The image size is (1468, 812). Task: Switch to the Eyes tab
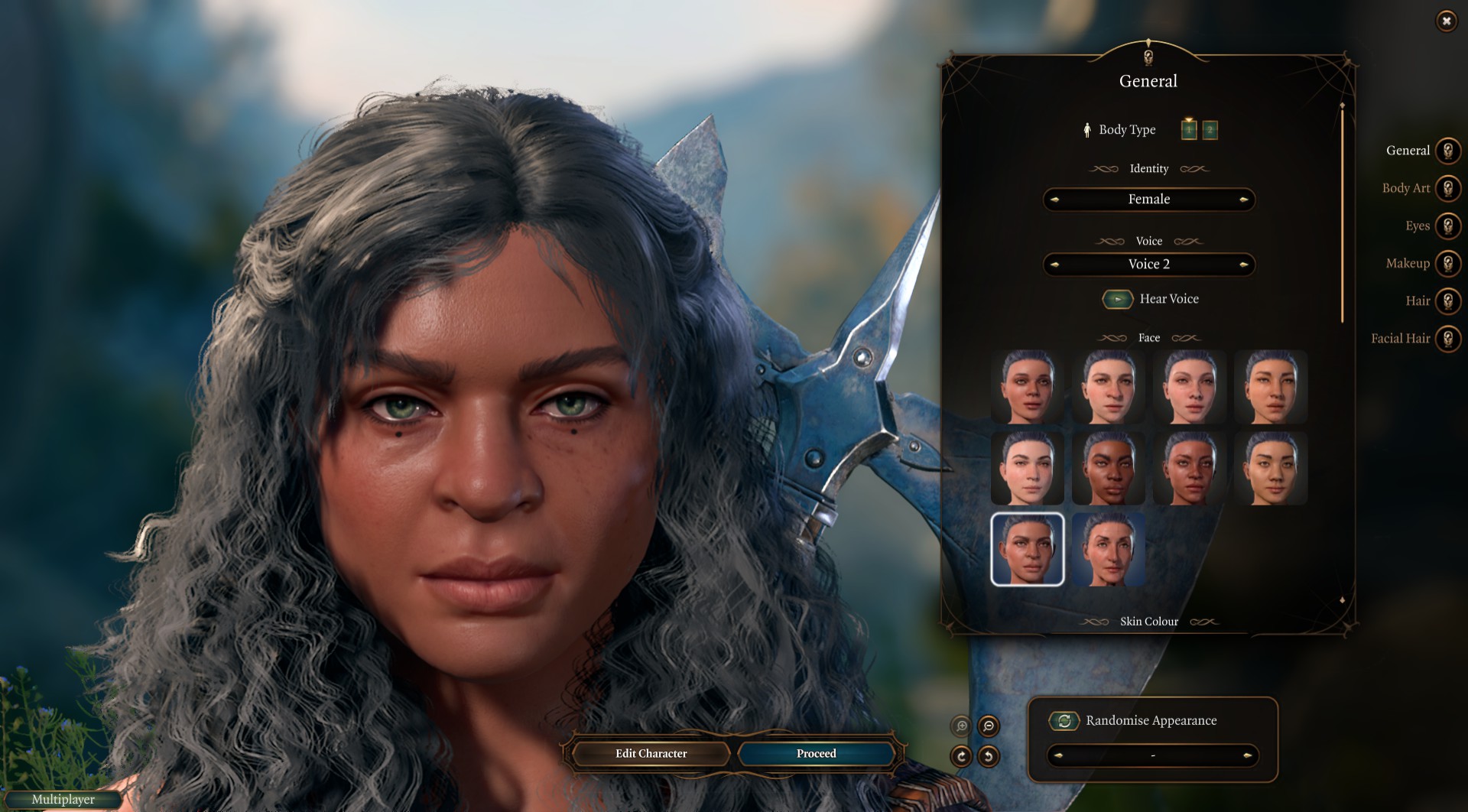(x=1447, y=226)
